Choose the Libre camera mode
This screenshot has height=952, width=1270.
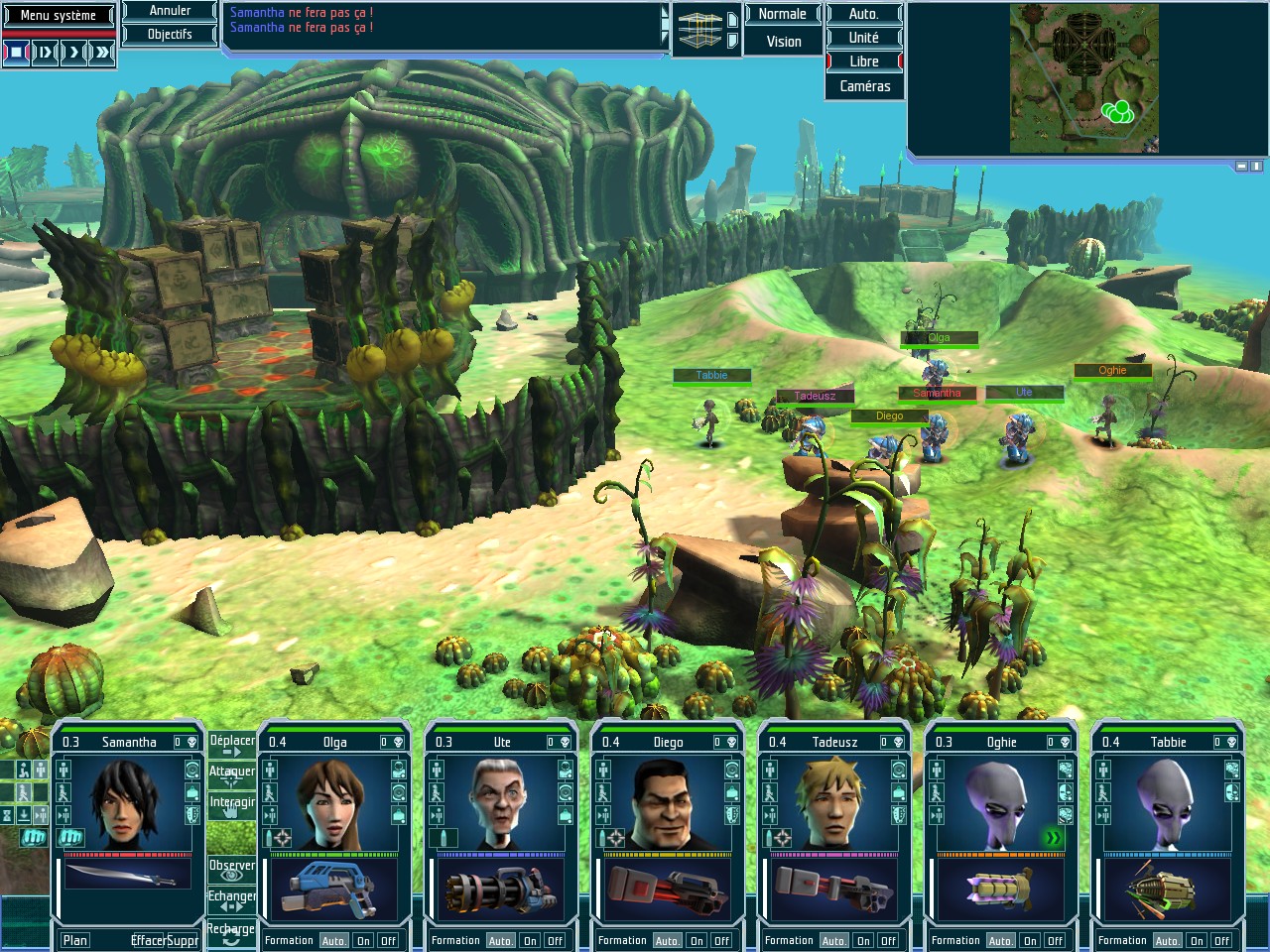coord(863,61)
